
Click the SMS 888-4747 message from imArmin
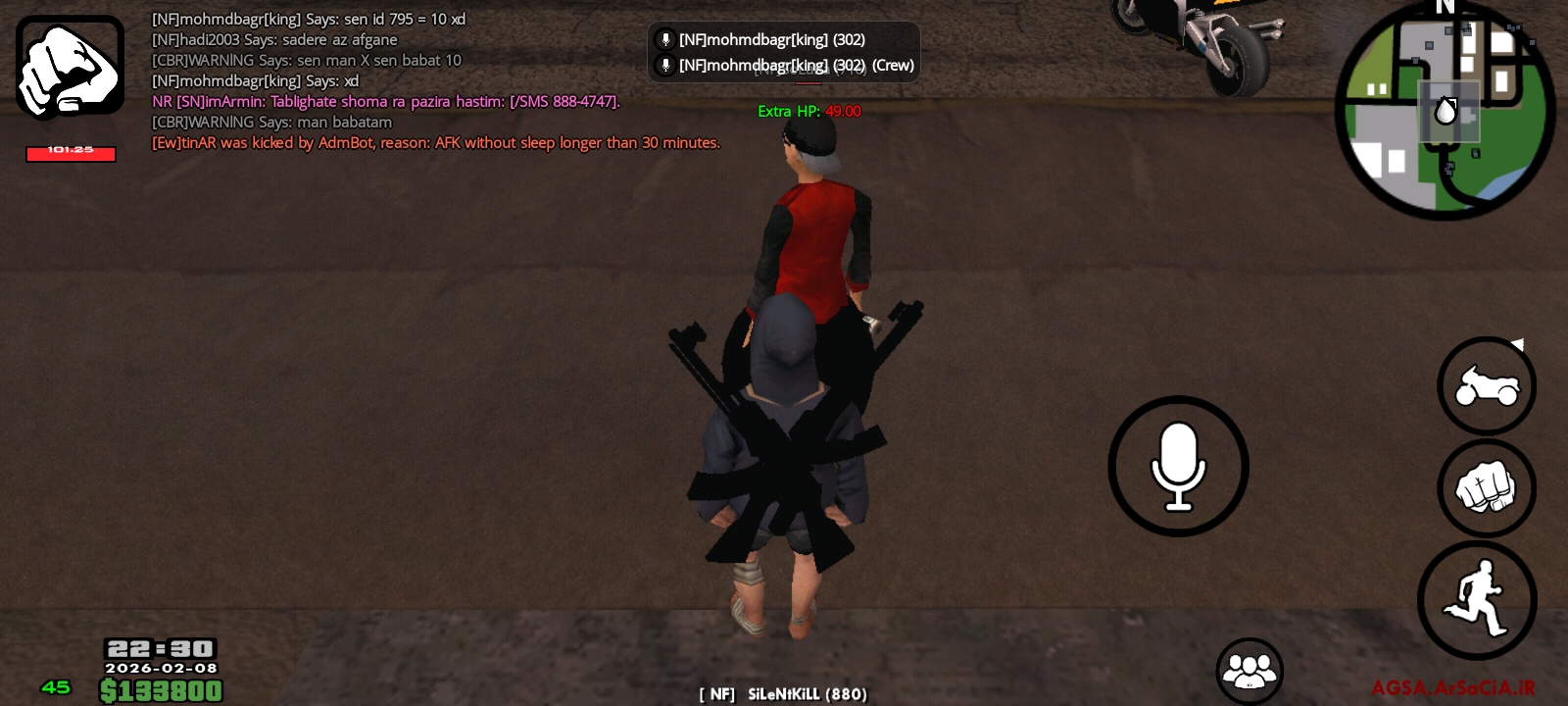[387, 101]
